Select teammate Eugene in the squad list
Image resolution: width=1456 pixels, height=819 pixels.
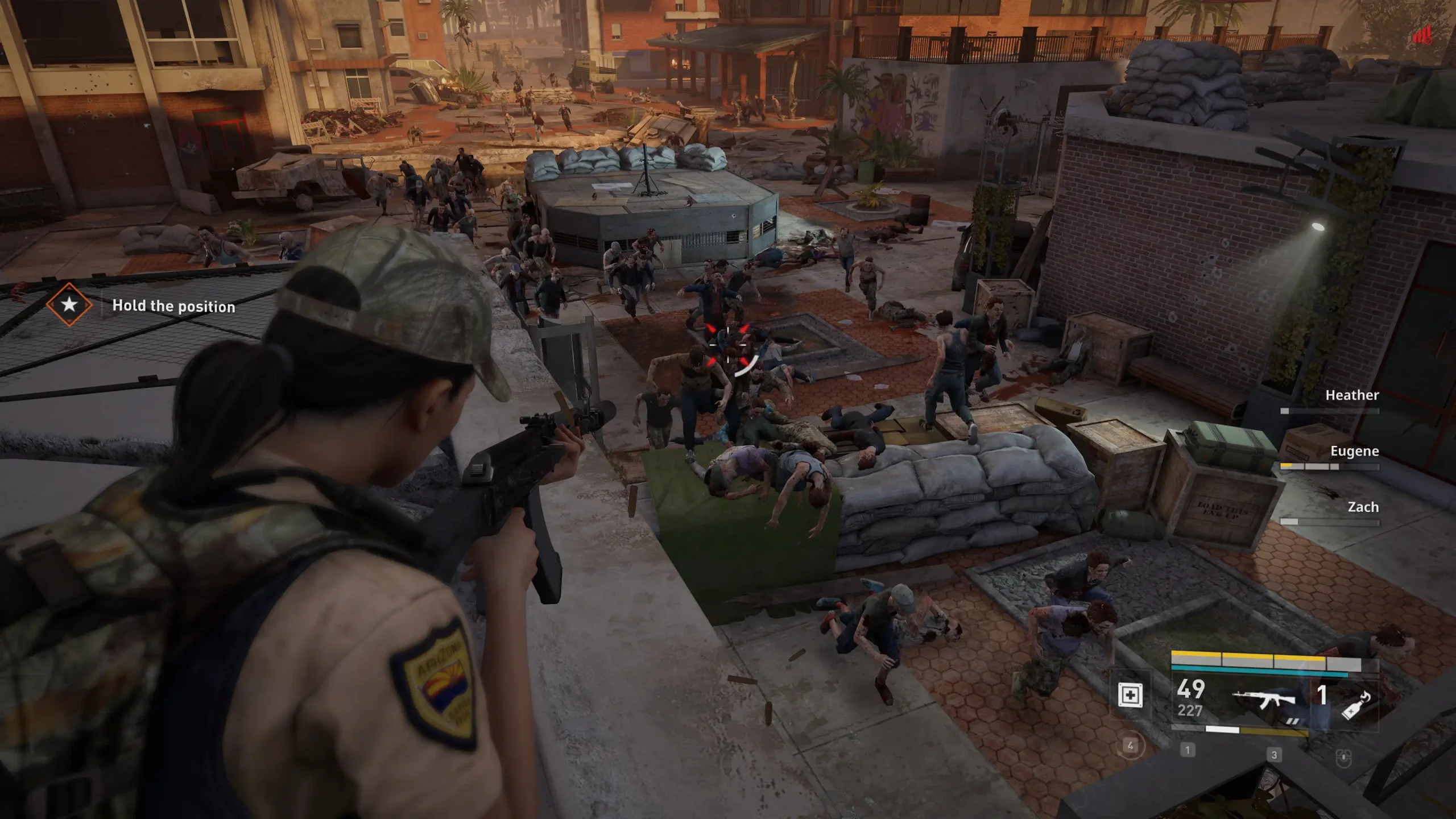click(1354, 452)
